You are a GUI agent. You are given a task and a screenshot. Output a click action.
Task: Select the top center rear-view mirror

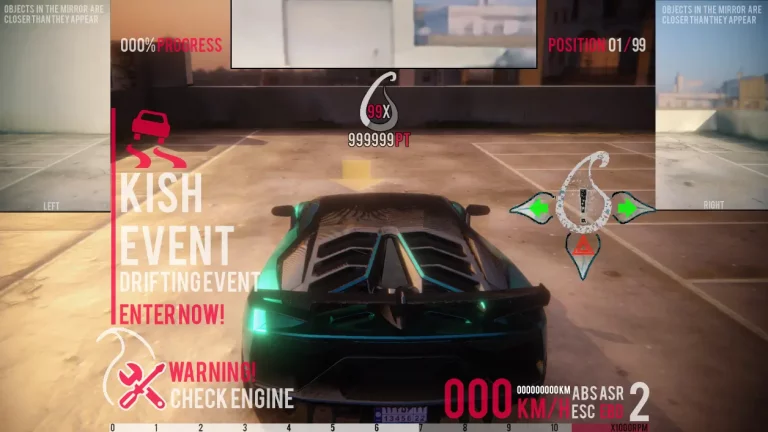tap(386, 33)
